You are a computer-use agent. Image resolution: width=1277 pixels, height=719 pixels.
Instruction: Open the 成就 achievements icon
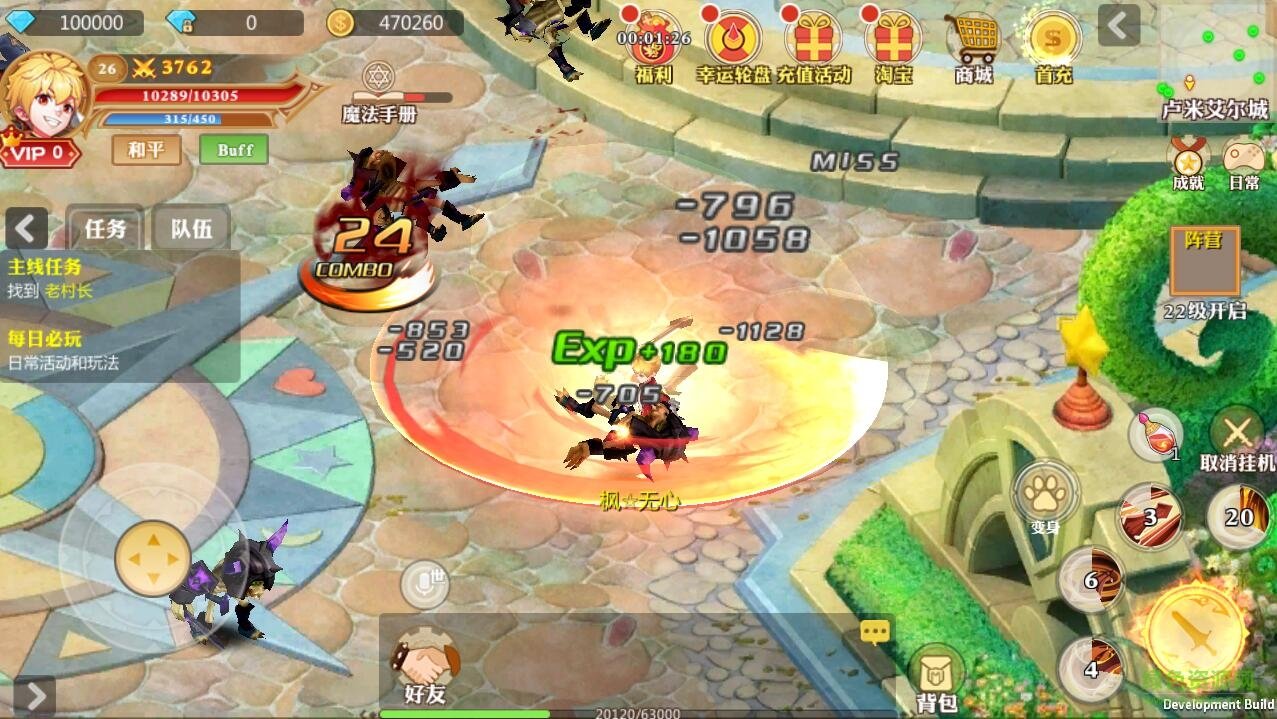click(1189, 161)
